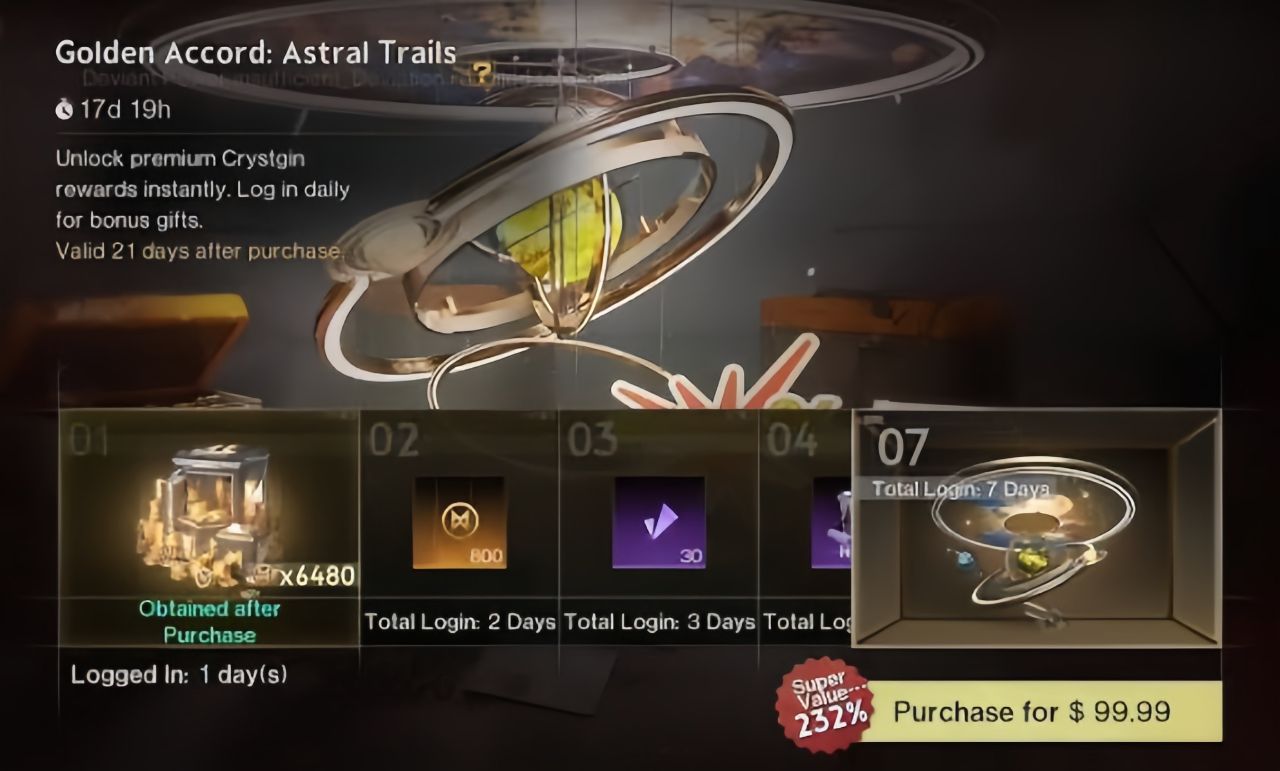Click the Total Login: 2 Days label

[x=461, y=621]
